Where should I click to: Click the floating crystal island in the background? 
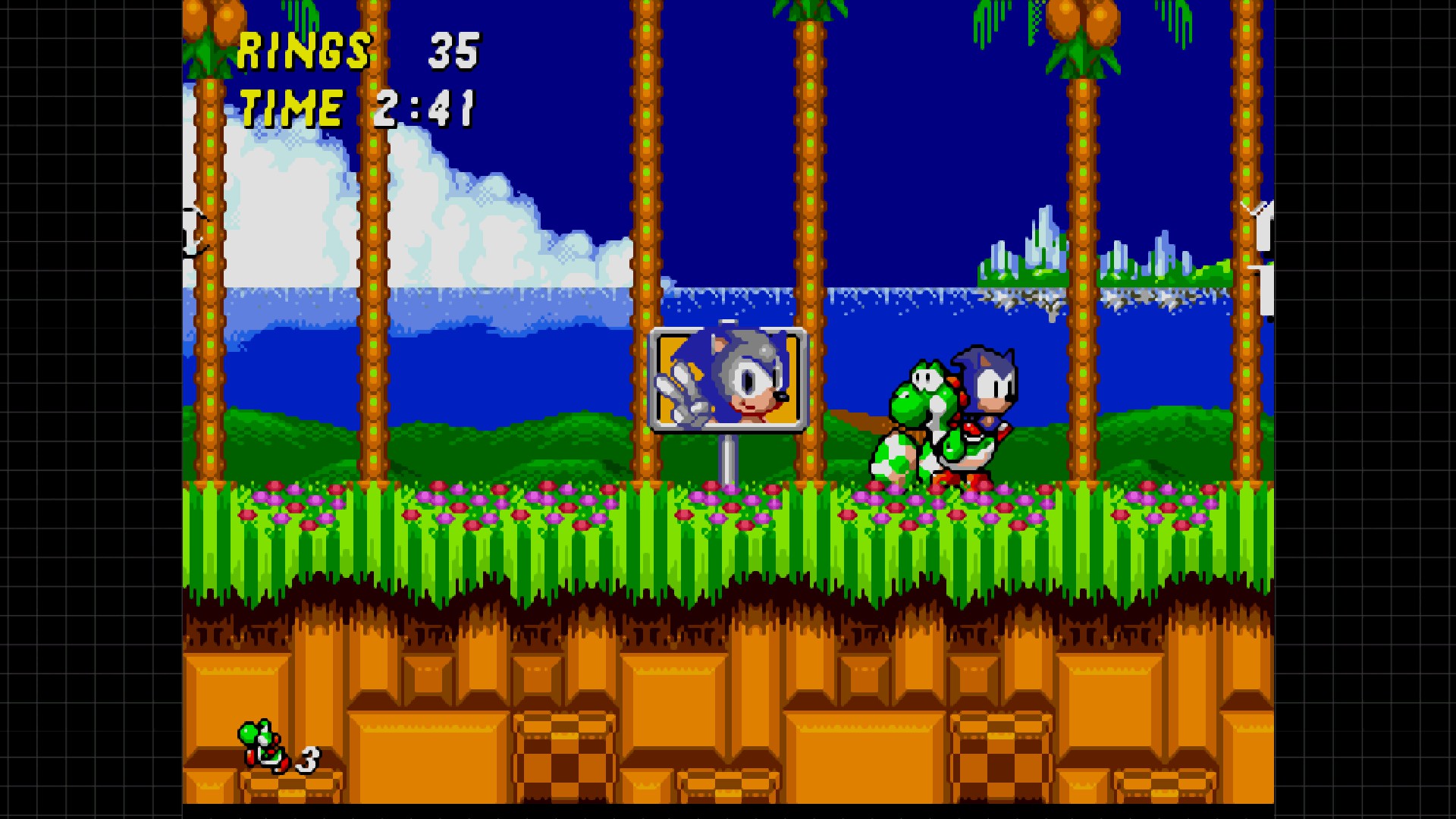coord(1024,250)
